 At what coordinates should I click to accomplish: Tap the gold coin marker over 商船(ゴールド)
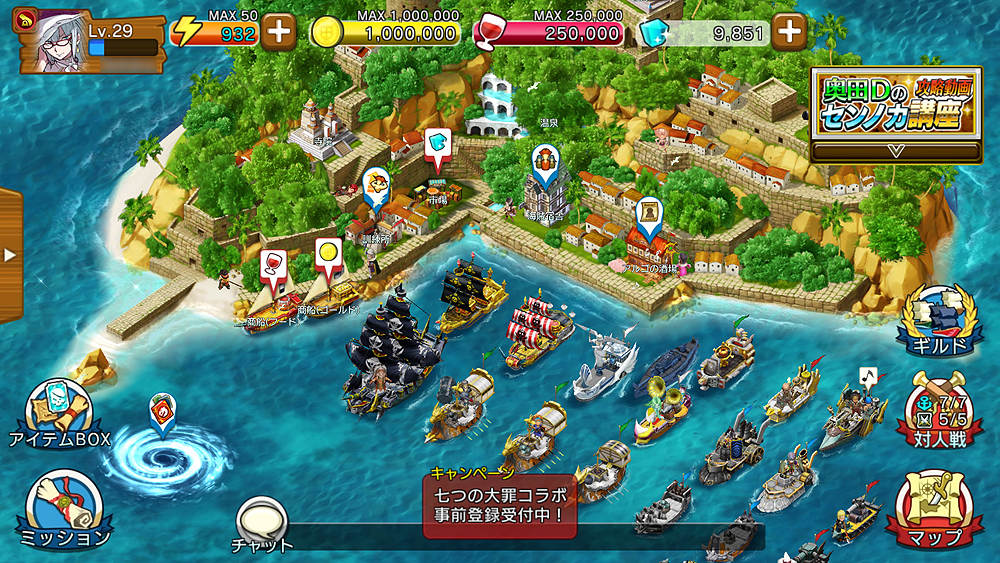click(328, 256)
